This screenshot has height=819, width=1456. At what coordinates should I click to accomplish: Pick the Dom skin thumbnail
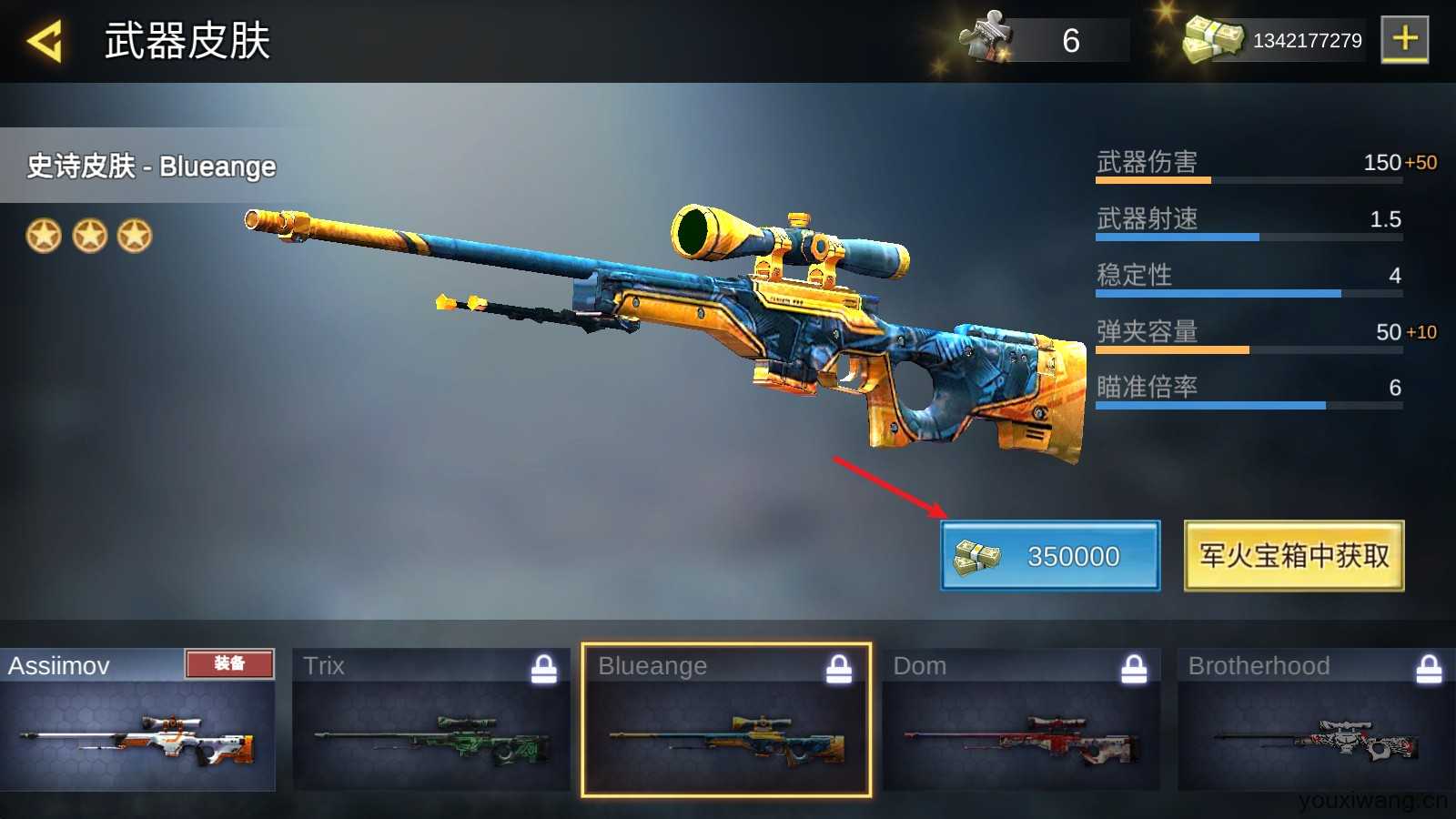click(1021, 720)
